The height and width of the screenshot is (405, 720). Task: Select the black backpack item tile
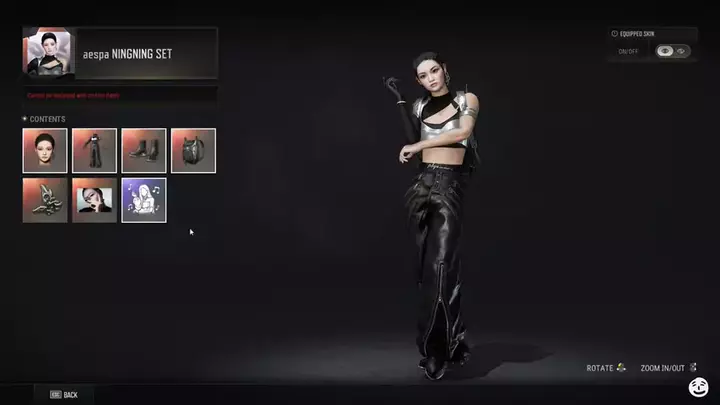click(193, 150)
